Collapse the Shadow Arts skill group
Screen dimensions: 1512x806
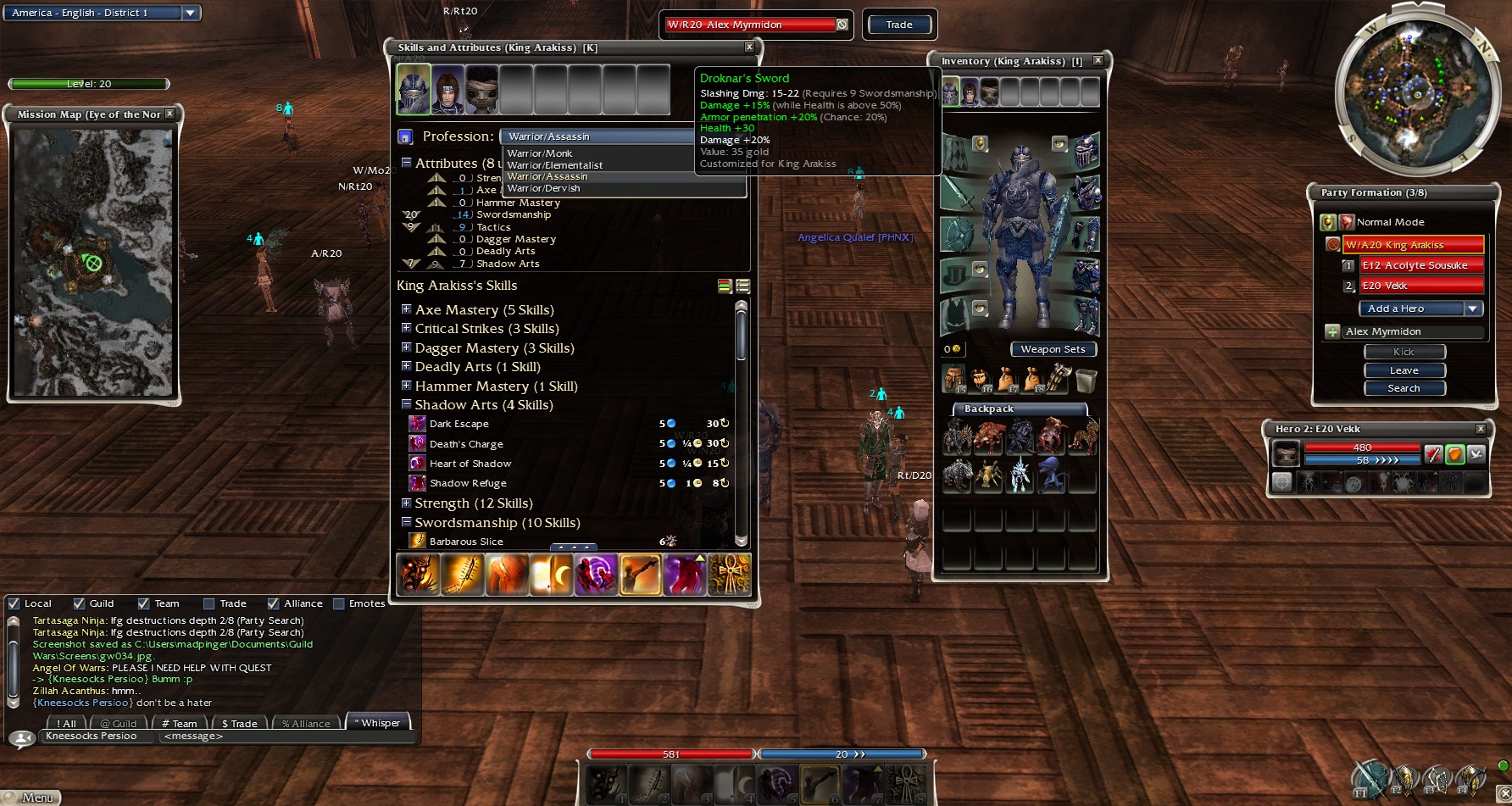pos(407,404)
